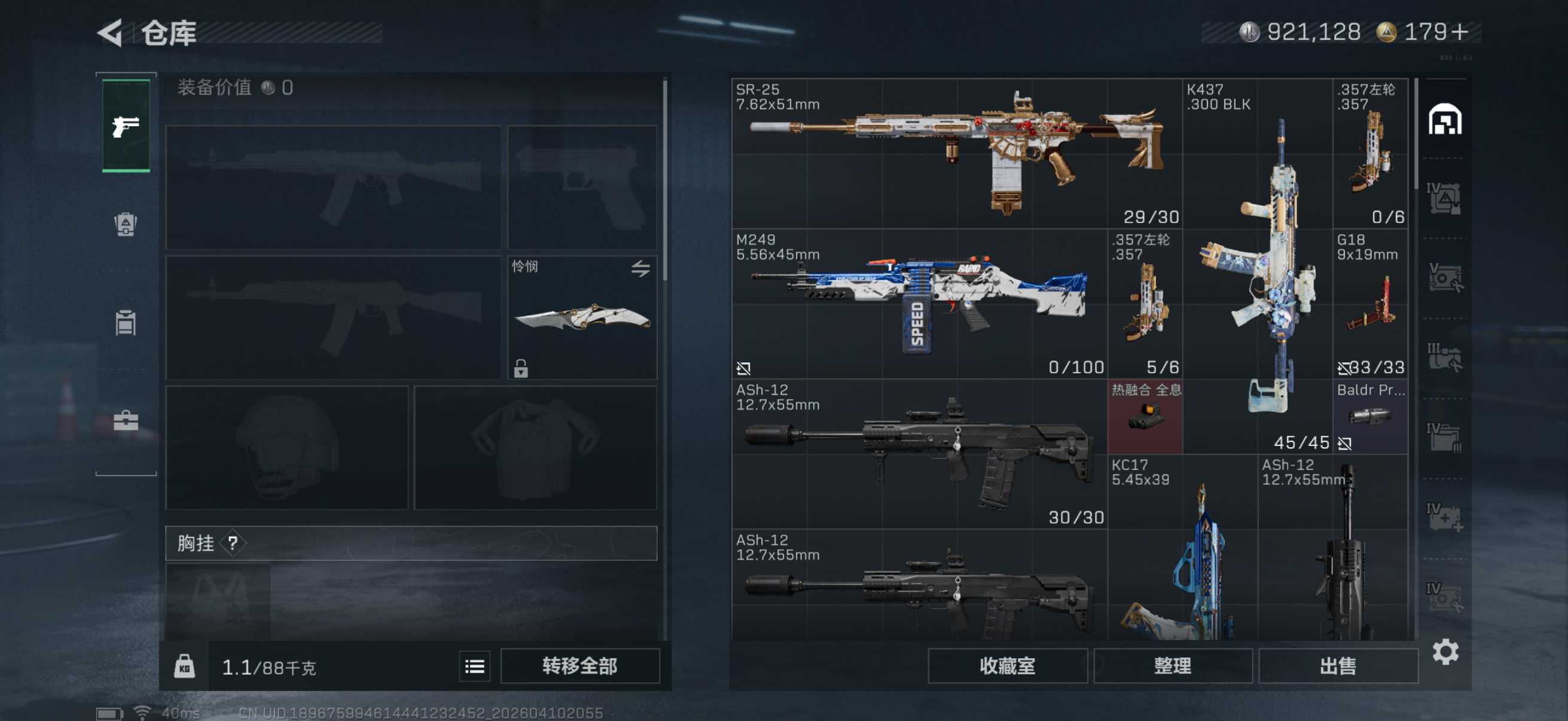Go back from the 仓库 screen
Viewport: 1568px width, 721px height.
111,33
